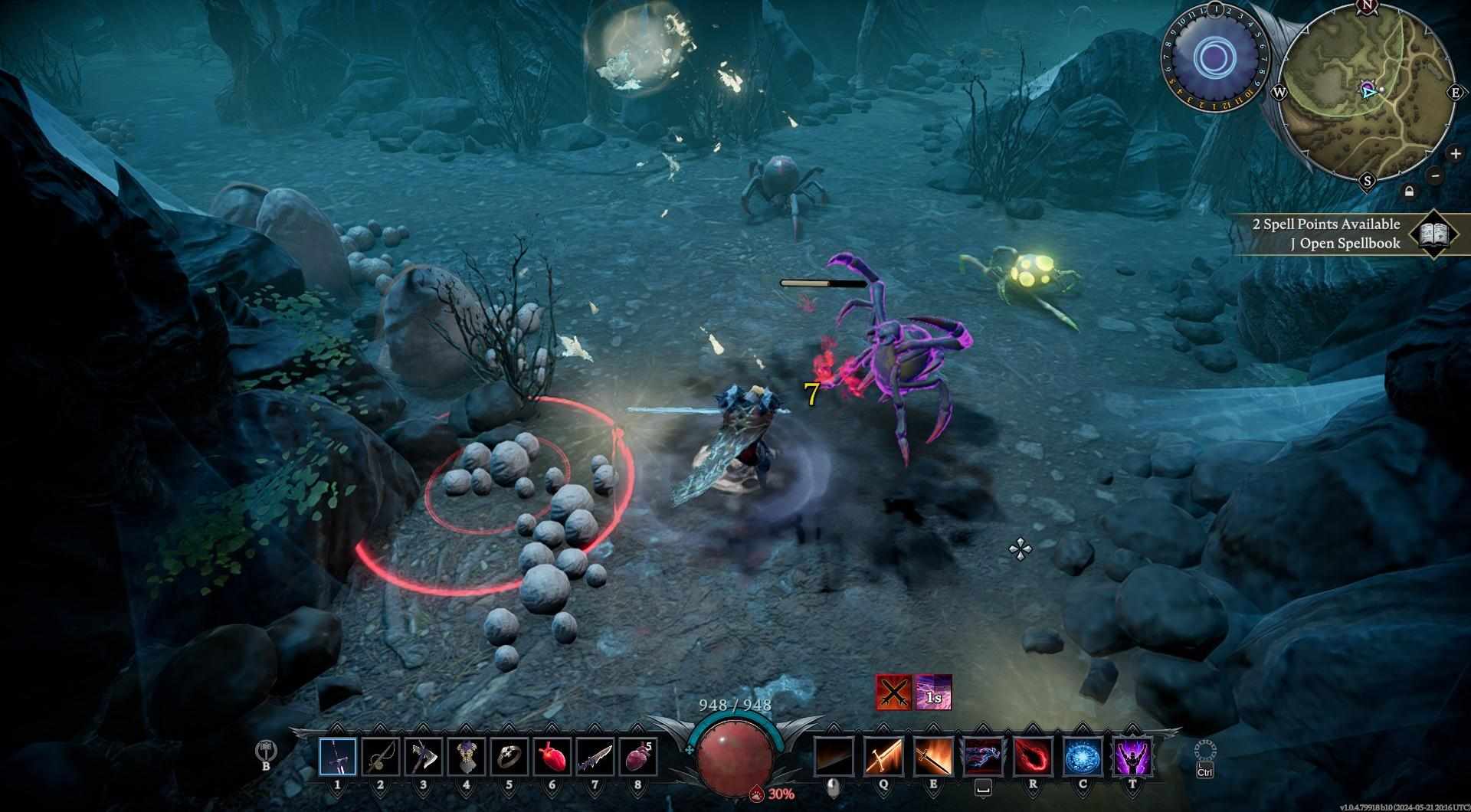Zoom out the minimap

pos(1436,175)
